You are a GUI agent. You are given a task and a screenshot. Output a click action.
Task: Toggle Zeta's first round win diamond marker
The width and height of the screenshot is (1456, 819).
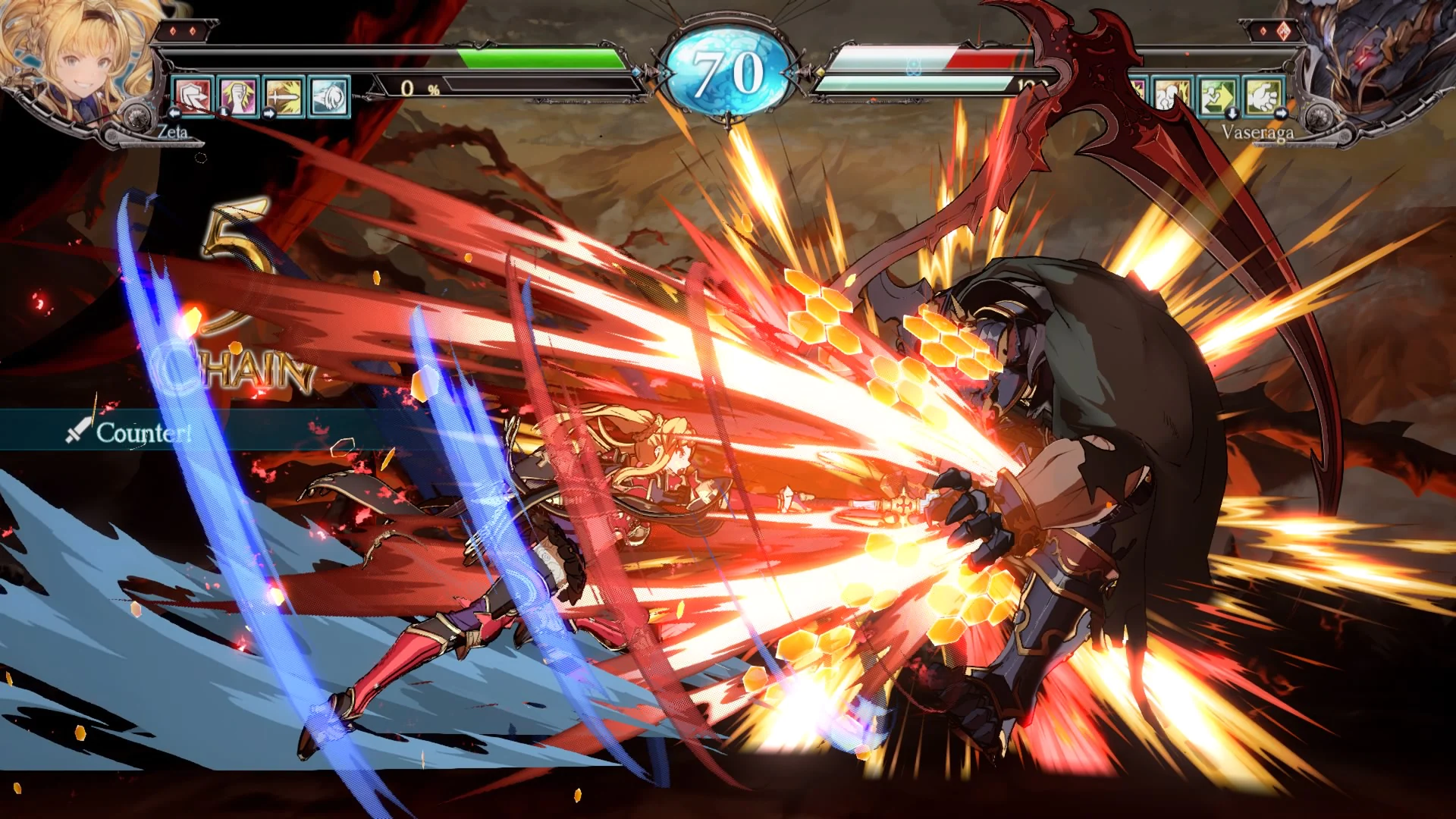click(173, 31)
